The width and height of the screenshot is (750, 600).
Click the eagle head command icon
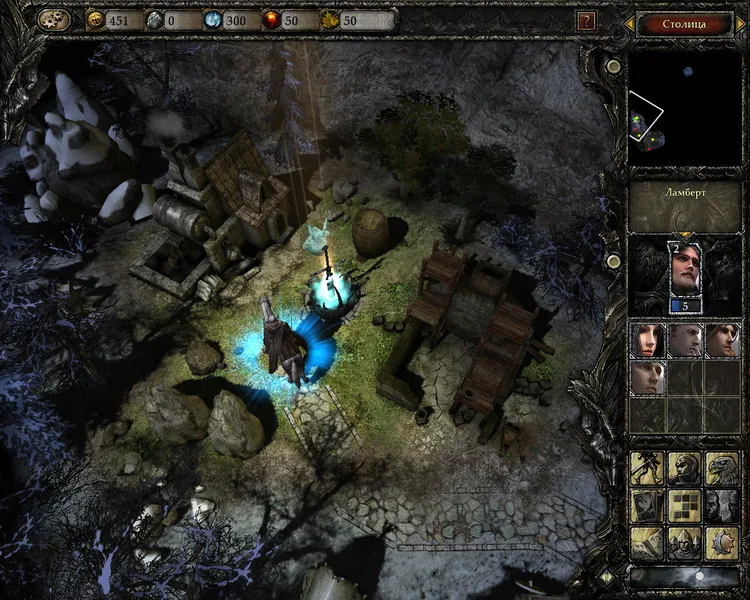coord(722,466)
